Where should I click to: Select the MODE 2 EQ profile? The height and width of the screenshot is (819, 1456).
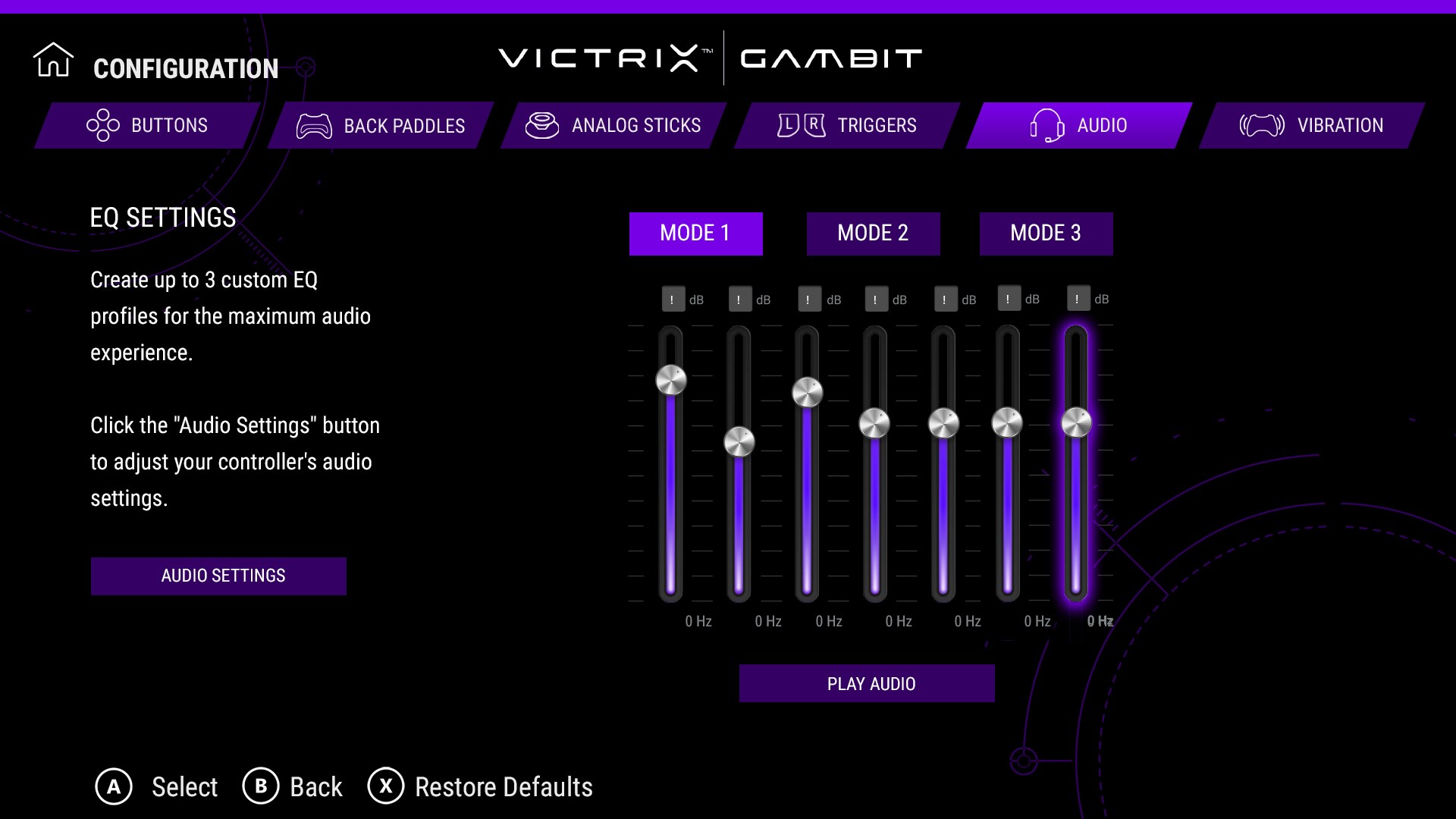tap(873, 233)
